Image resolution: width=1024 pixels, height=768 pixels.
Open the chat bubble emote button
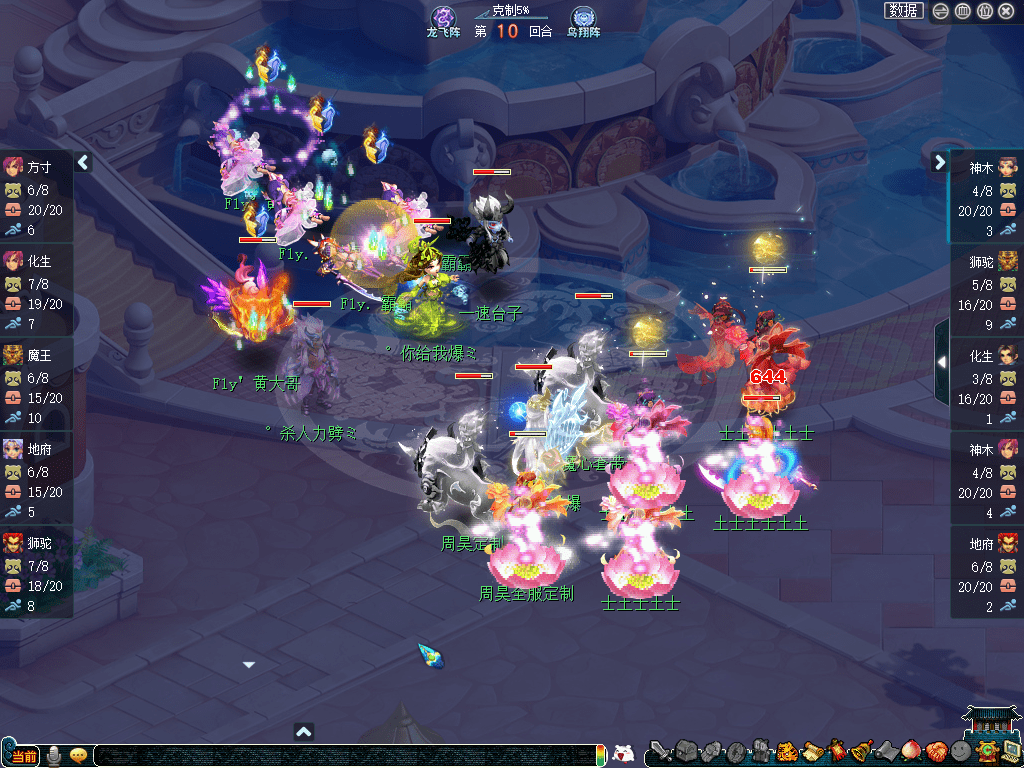[78, 756]
